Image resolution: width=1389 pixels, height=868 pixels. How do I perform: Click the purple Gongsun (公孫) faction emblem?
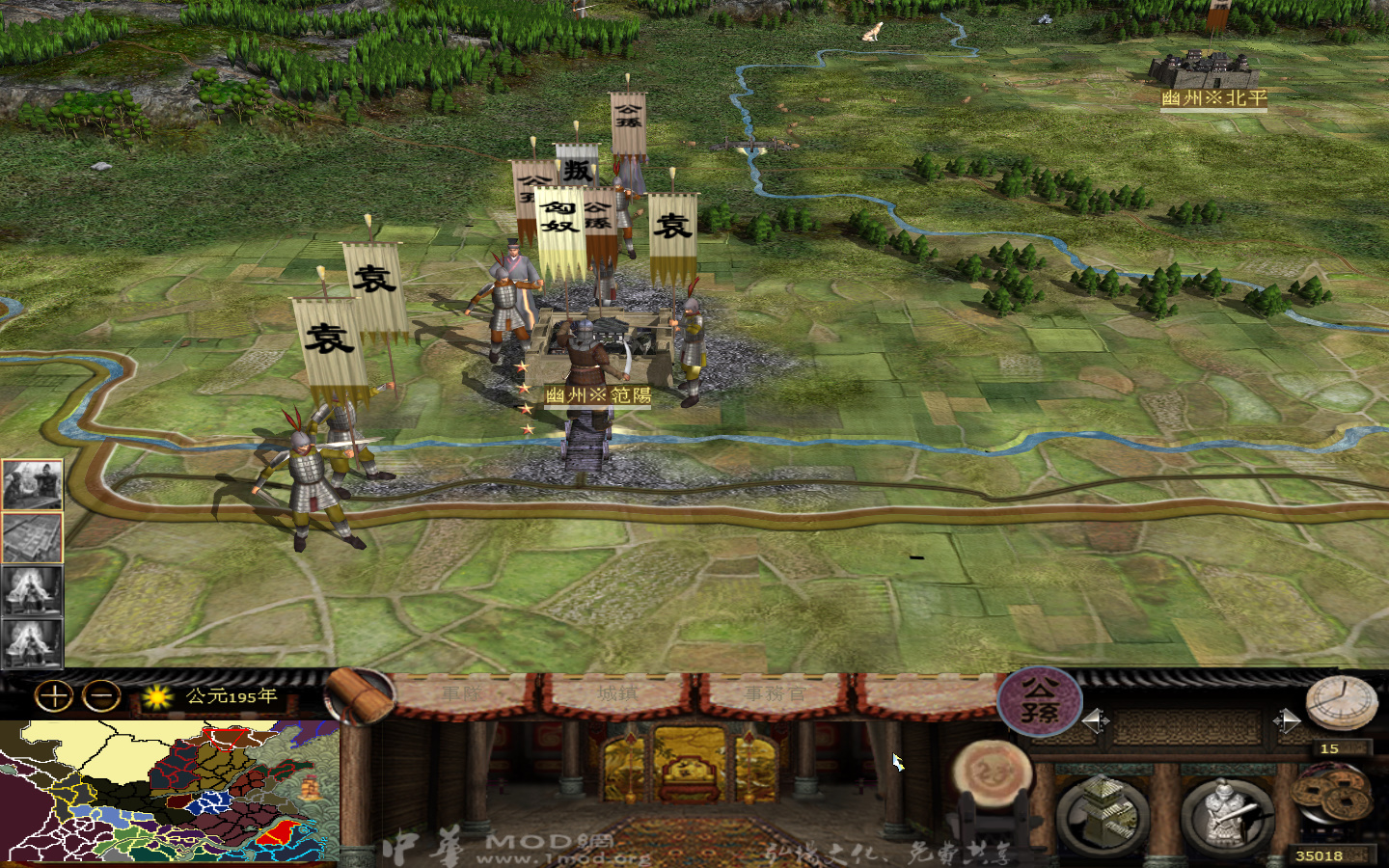[1038, 699]
